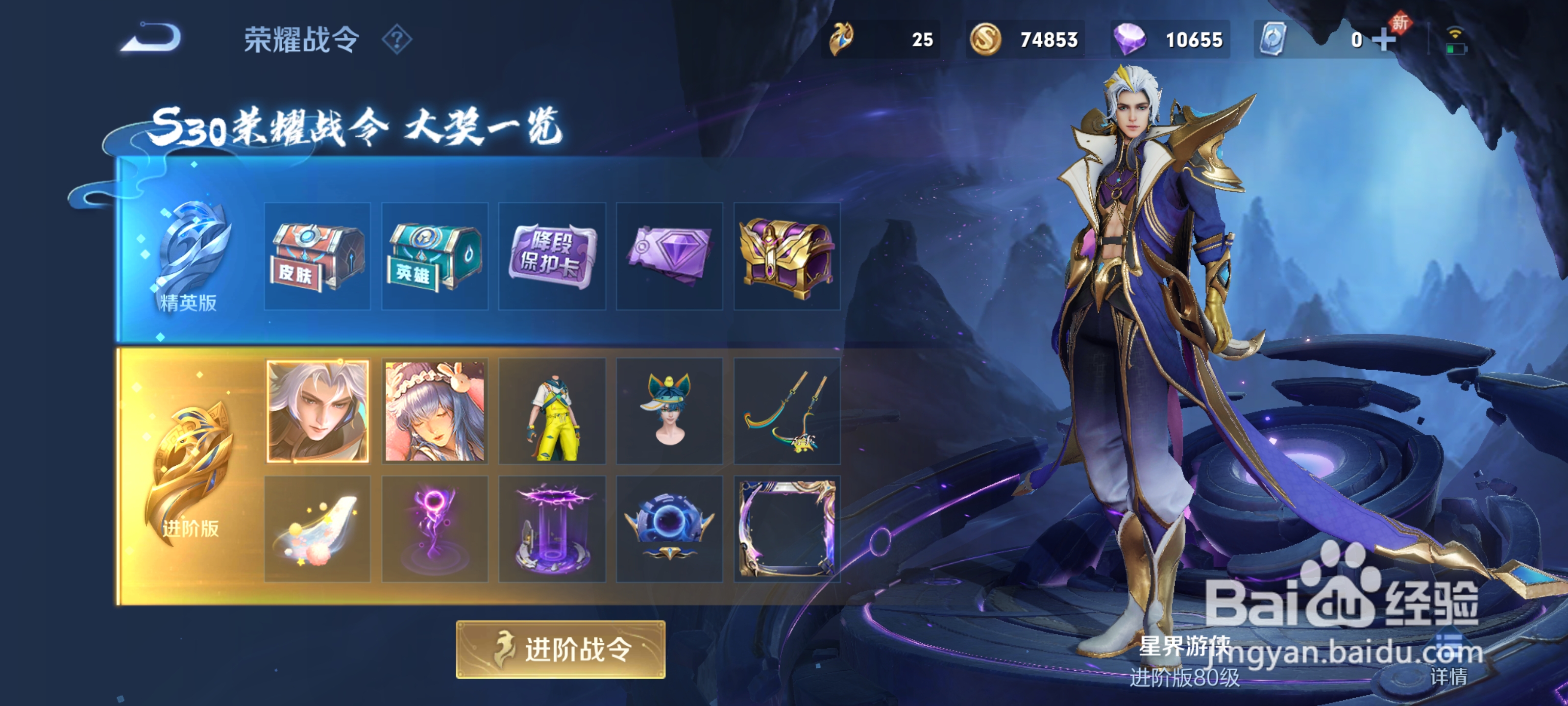View the bunny-themed skin portrait reward

(x=435, y=411)
